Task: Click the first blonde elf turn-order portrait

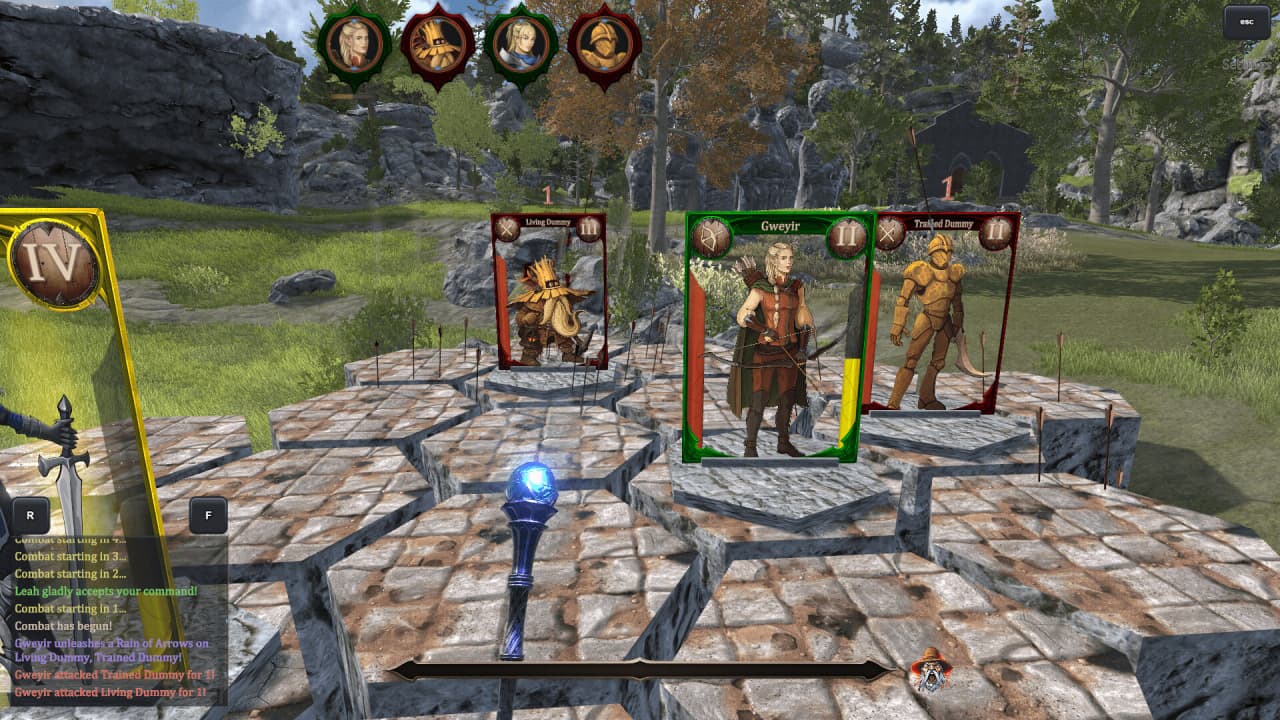Action: click(354, 45)
